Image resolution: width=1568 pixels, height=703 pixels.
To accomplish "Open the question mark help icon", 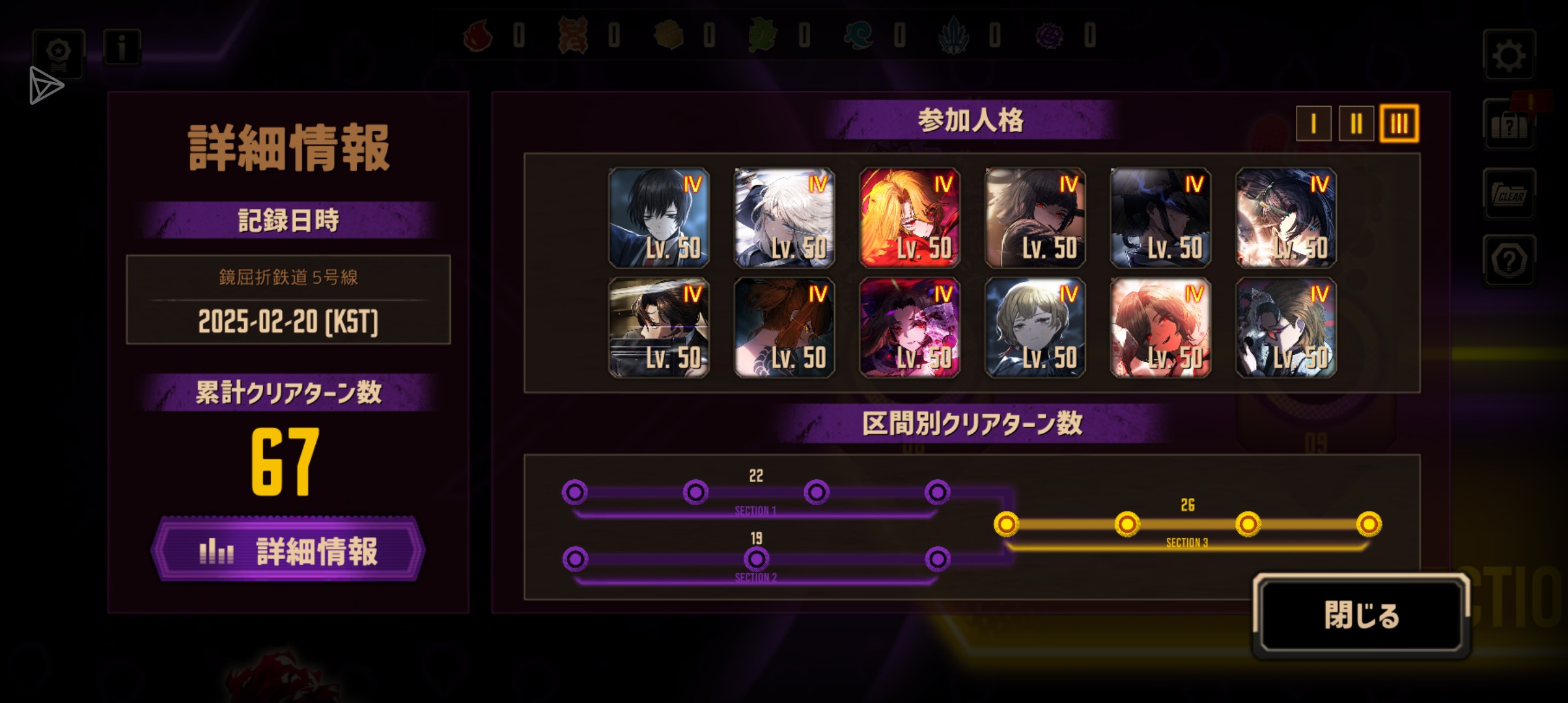I will [x=1509, y=261].
